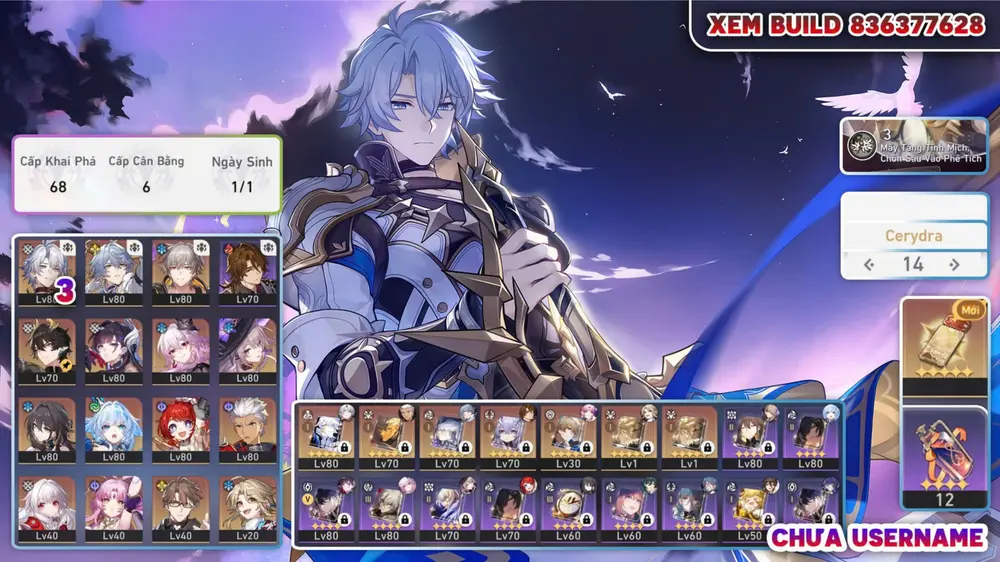Image resolution: width=1000 pixels, height=562 pixels.
Task: Pick the brown-haired Lv70 character portrait
Action: point(247,268)
